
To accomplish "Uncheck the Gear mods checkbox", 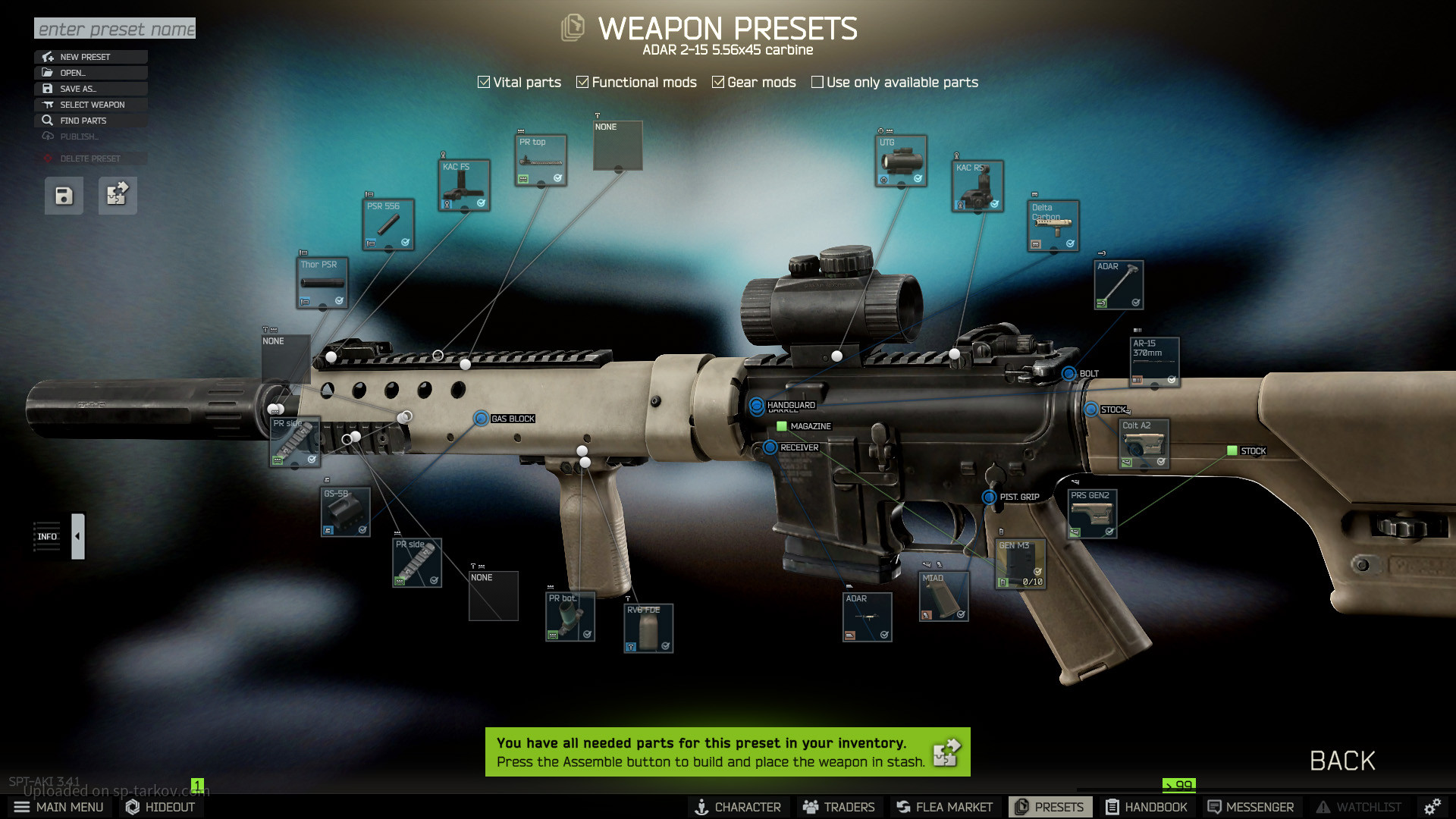I will pos(718,82).
